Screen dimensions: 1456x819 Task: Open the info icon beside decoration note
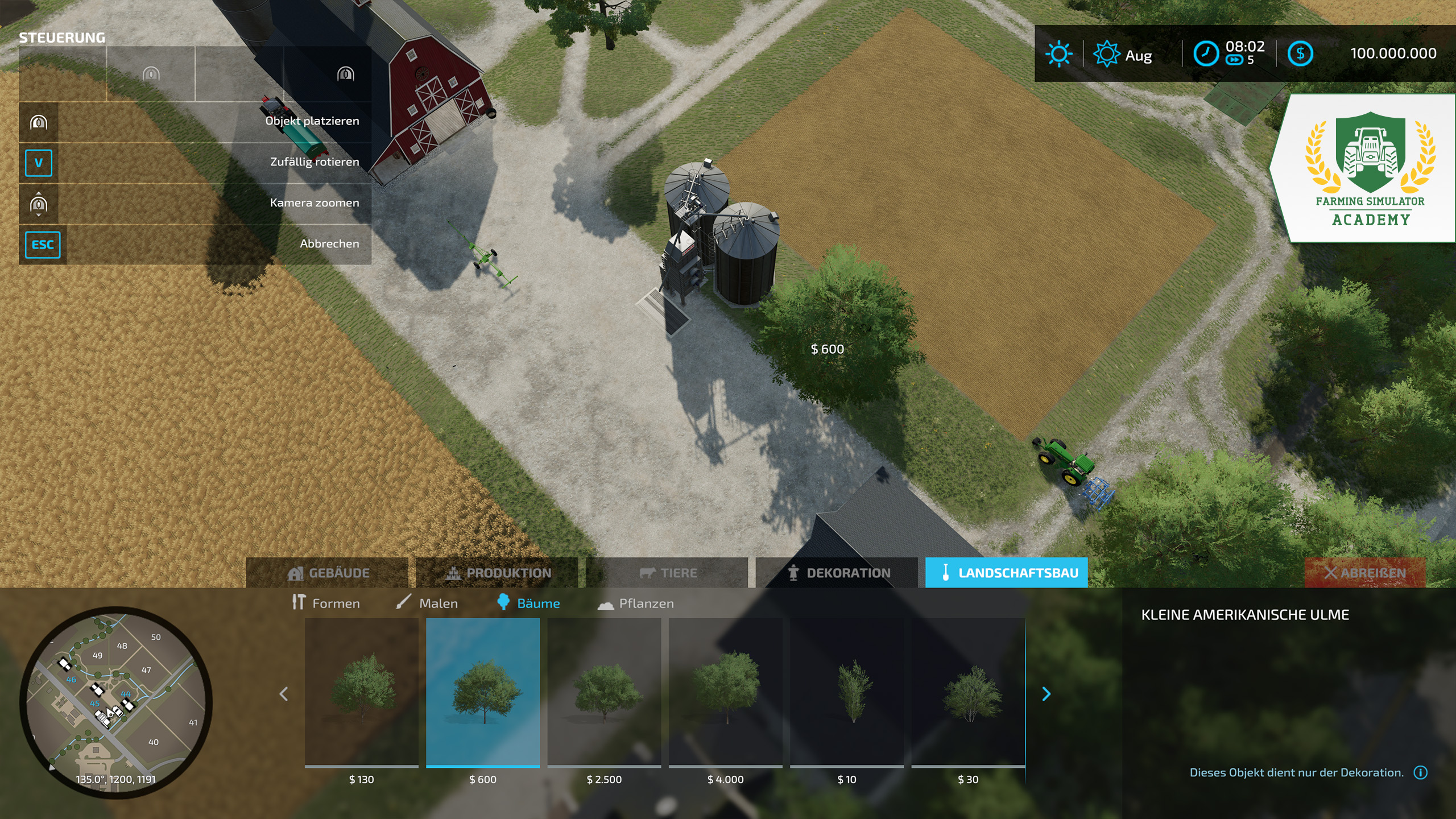click(1421, 772)
